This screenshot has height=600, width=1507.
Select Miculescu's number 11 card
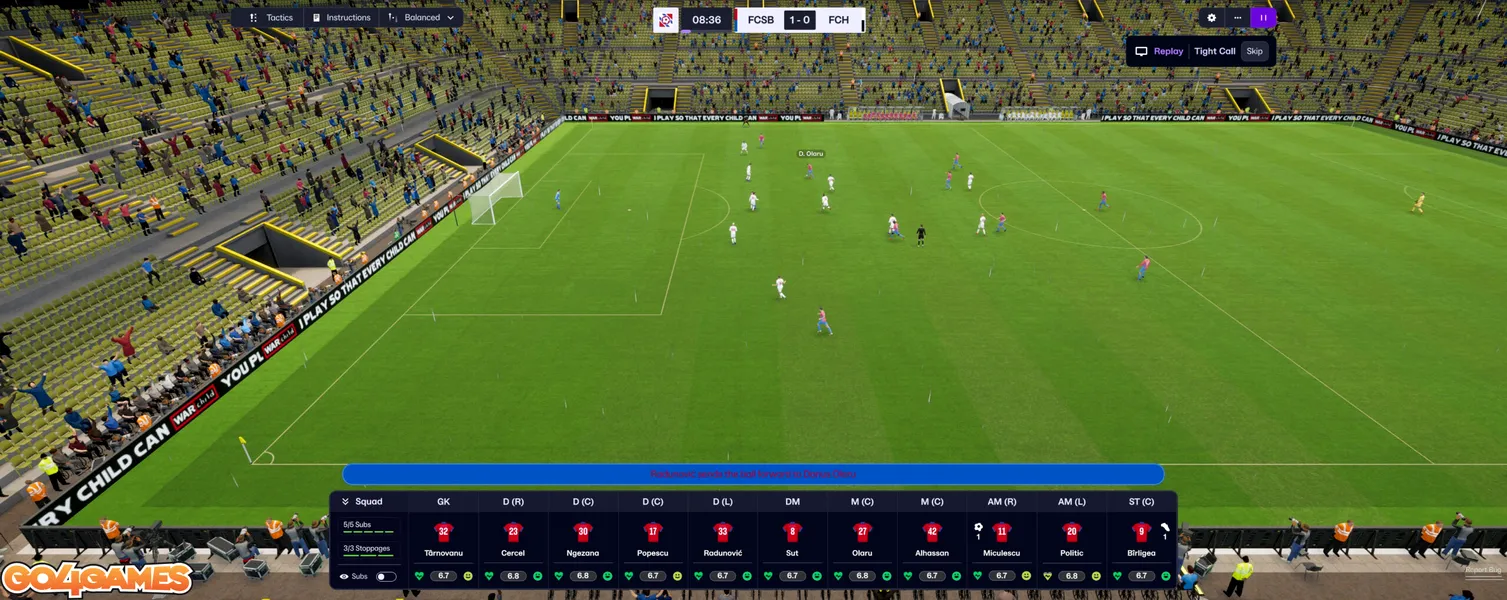click(1002, 540)
